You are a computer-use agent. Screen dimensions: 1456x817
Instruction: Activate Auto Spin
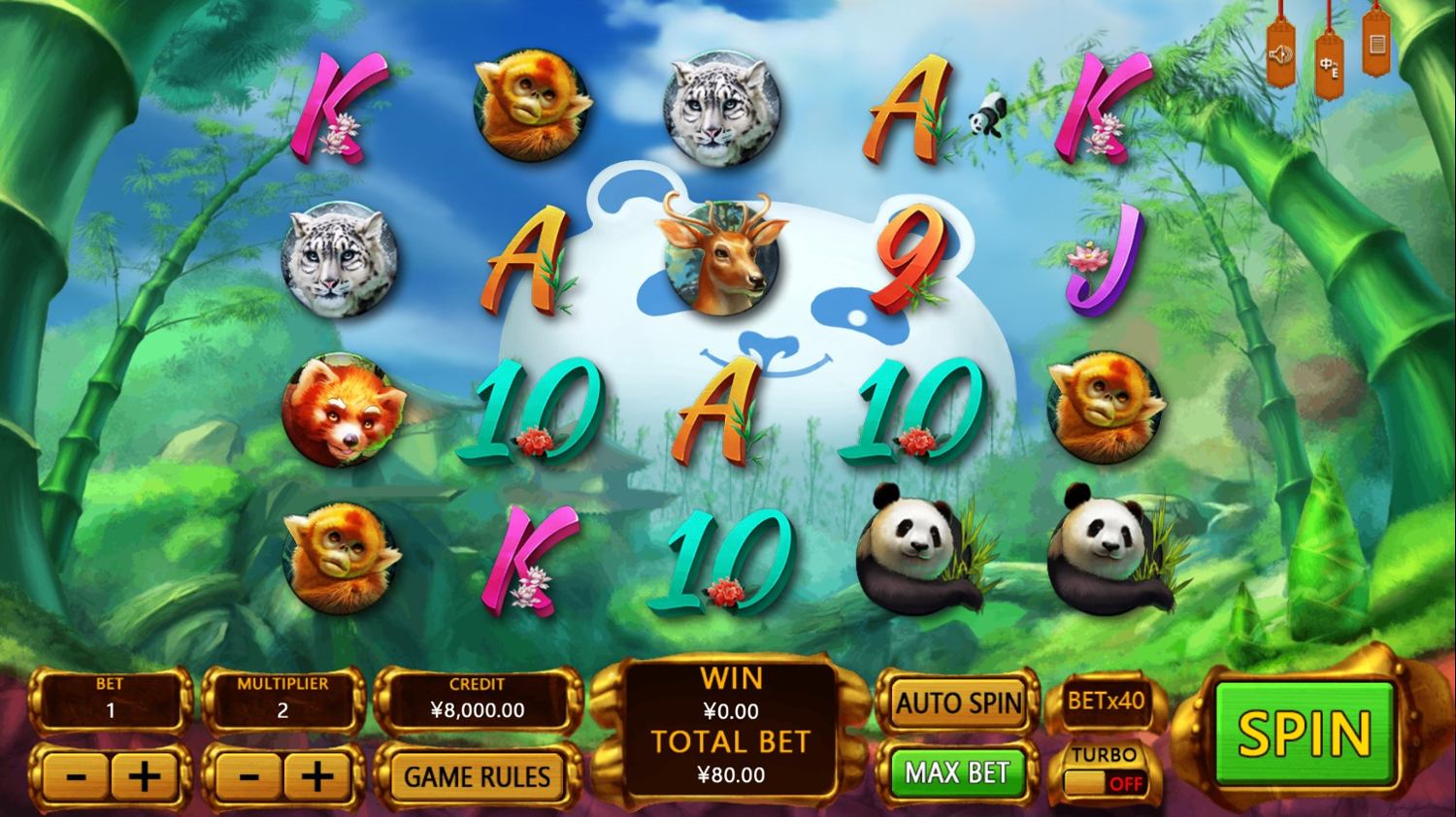coord(958,703)
